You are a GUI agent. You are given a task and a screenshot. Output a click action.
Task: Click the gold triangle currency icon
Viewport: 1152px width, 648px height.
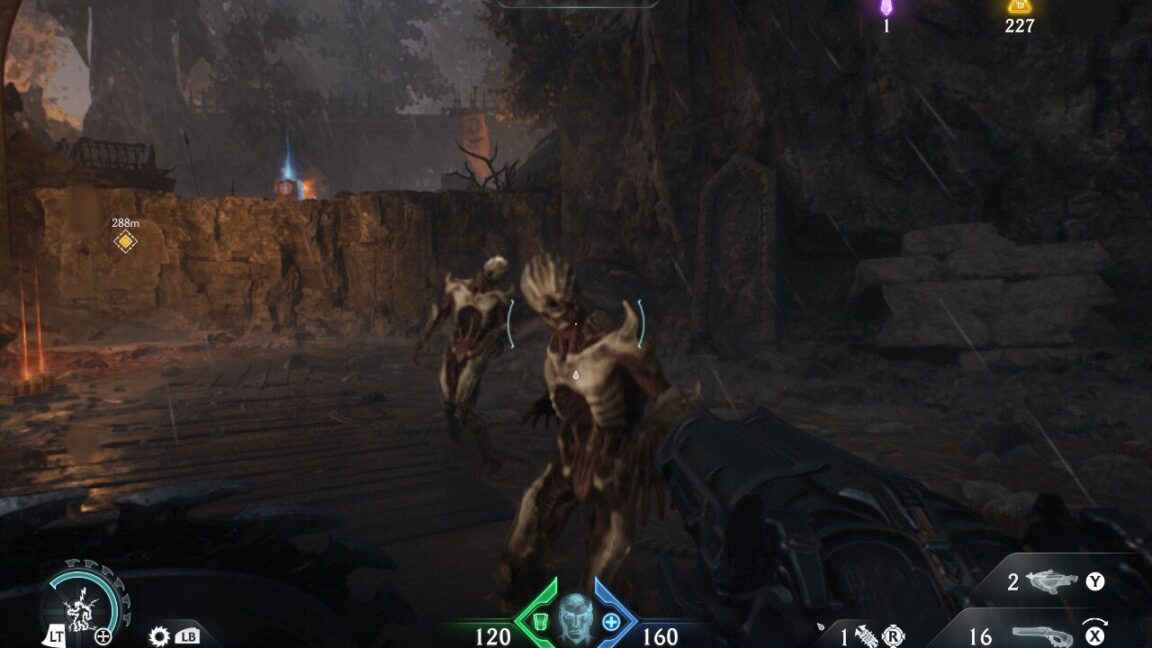tap(1019, 8)
